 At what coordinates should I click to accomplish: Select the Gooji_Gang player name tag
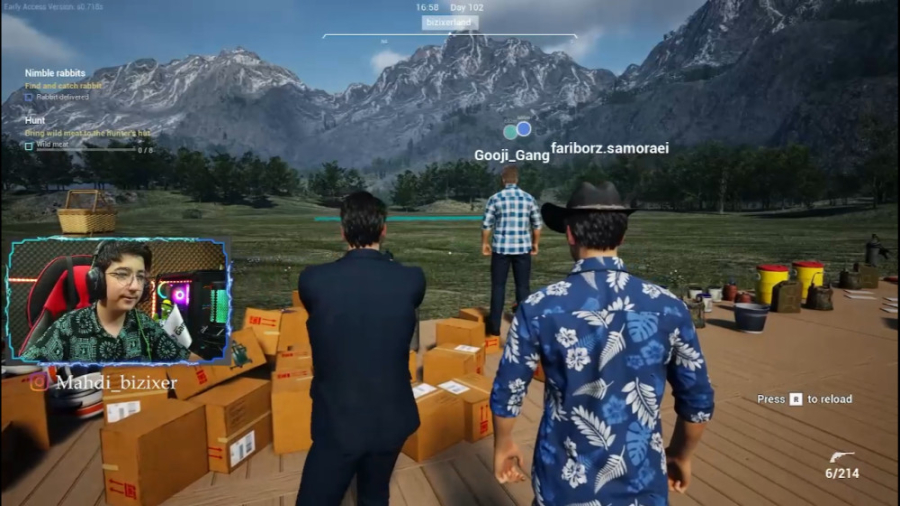(x=511, y=155)
